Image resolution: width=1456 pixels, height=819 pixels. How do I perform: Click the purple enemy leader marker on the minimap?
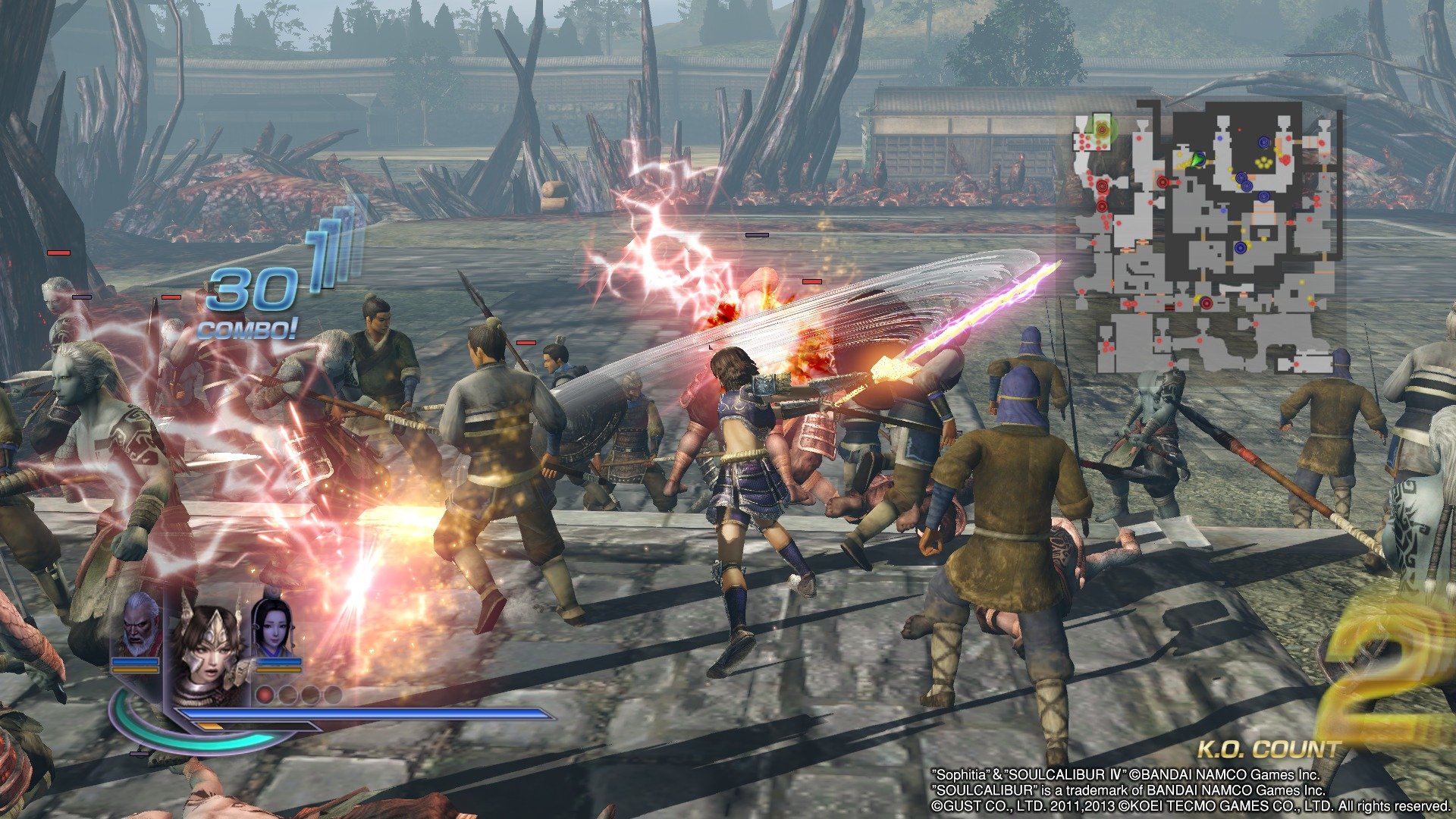pyautogui.click(x=1206, y=302)
